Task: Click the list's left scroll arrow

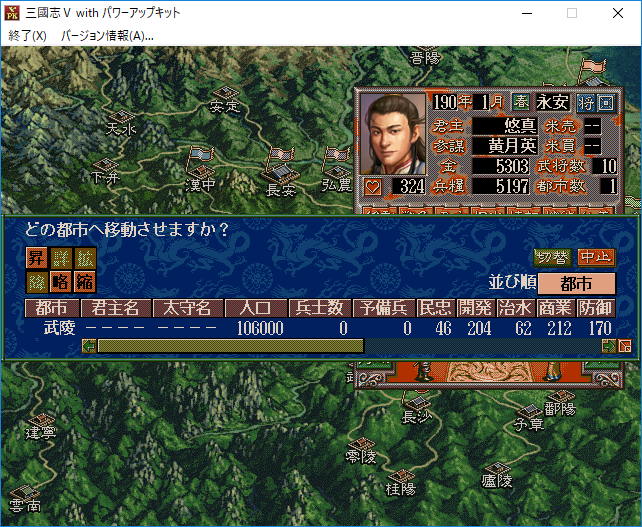Action: (89, 346)
